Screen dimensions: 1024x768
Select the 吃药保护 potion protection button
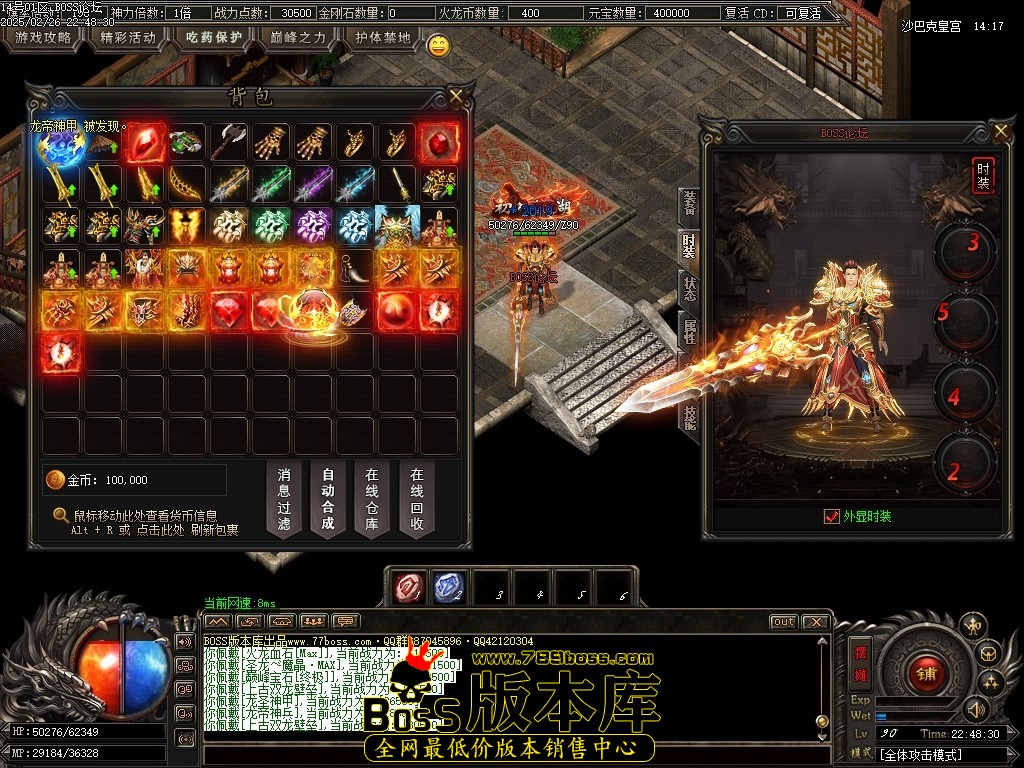(215, 38)
